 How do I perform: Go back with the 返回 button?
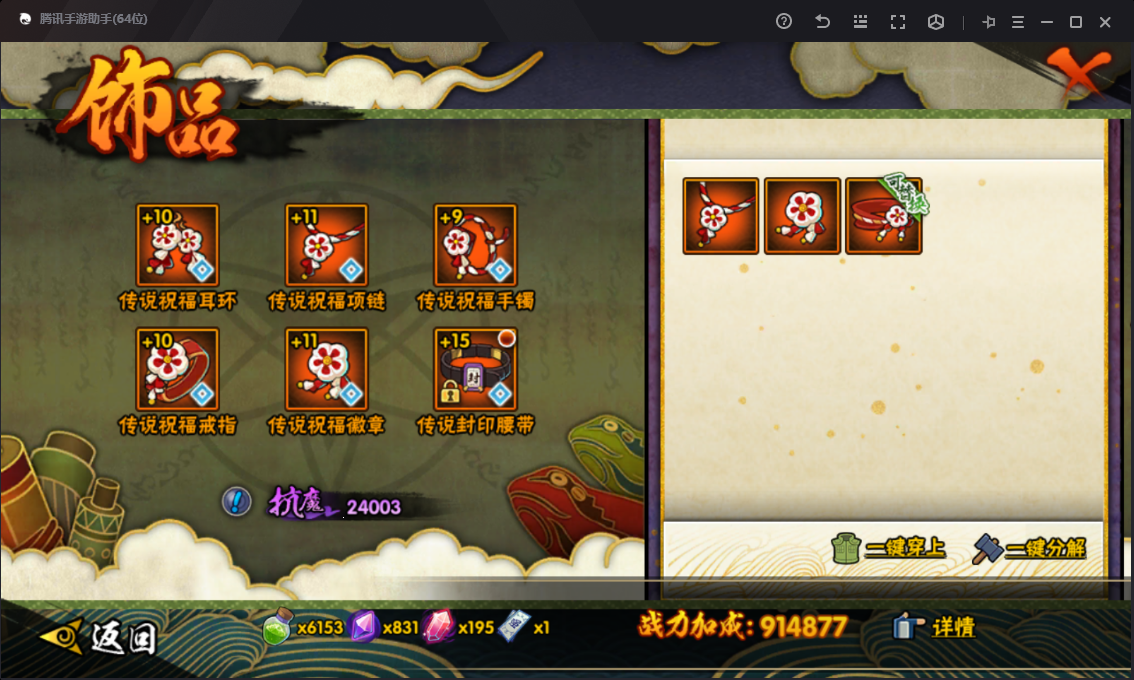[100, 635]
